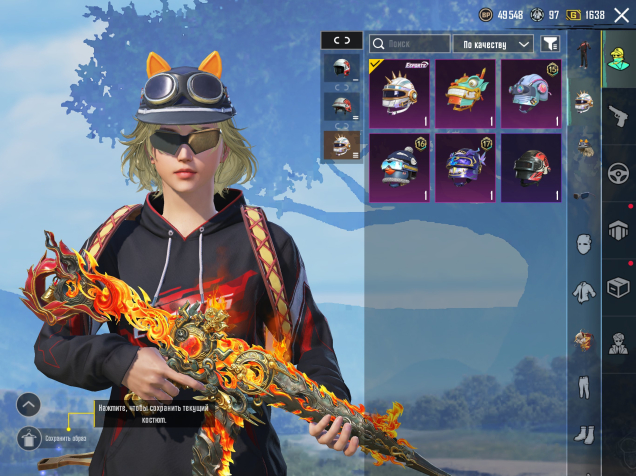Expand the up-arrow button above the hanger
The width and height of the screenshot is (636, 476).
(x=29, y=404)
